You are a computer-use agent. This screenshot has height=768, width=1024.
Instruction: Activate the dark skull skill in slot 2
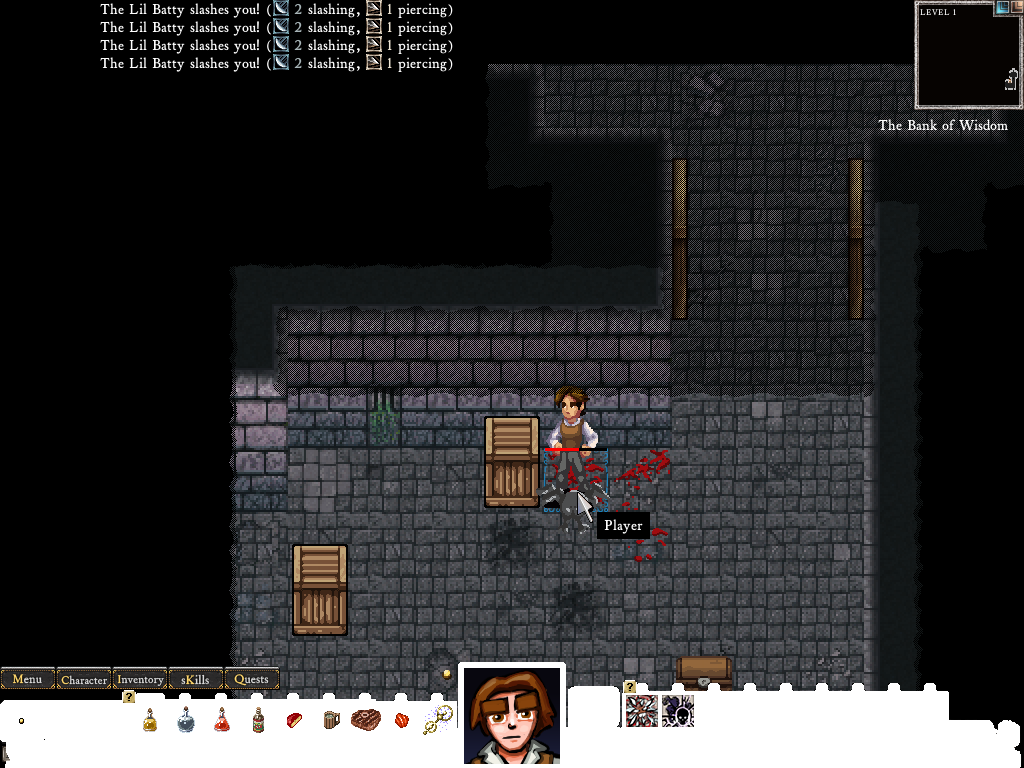678,711
